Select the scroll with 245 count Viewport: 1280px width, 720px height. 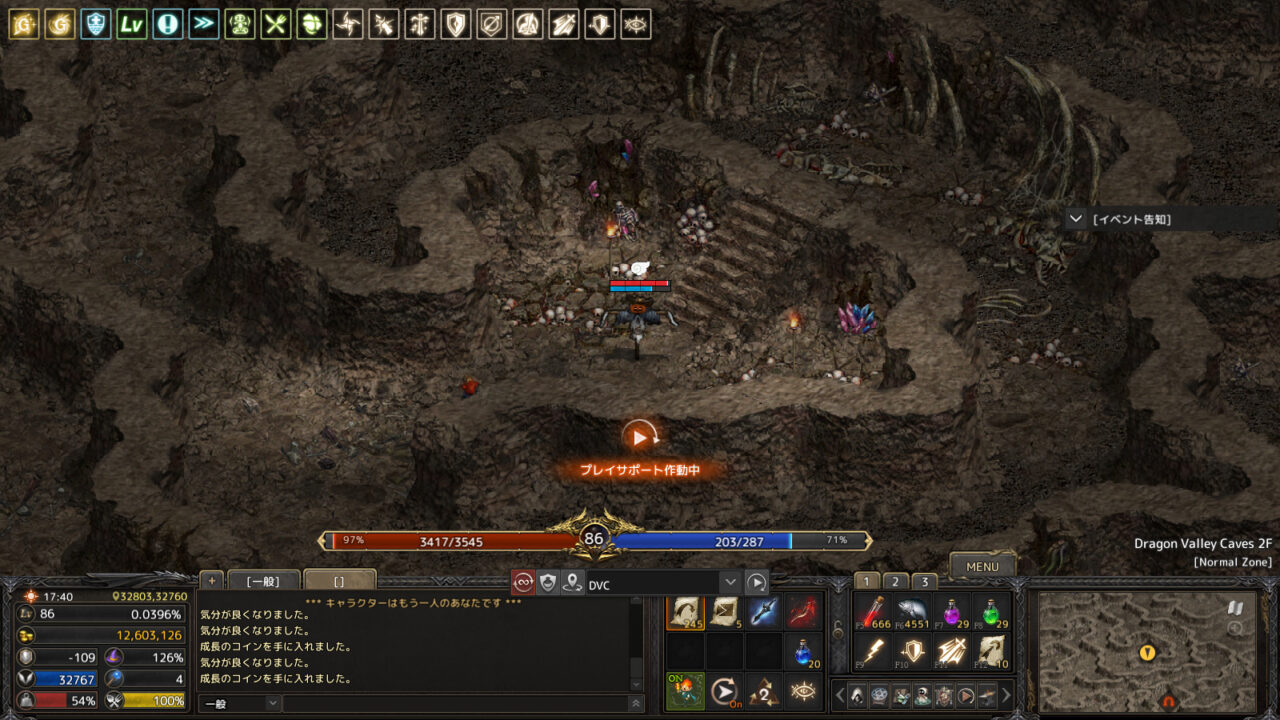point(685,612)
